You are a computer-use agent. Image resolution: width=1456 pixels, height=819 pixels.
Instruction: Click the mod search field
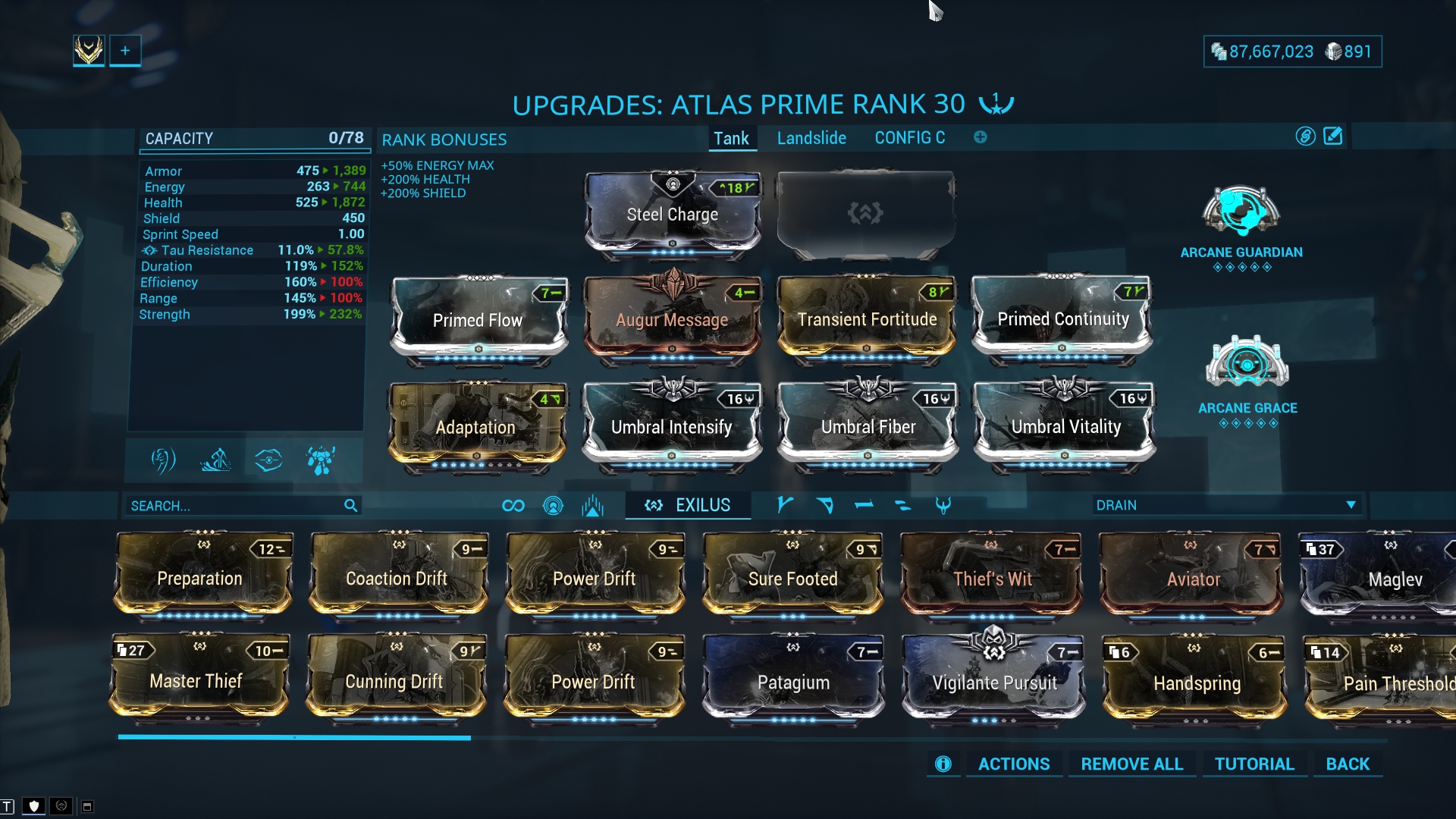click(235, 506)
